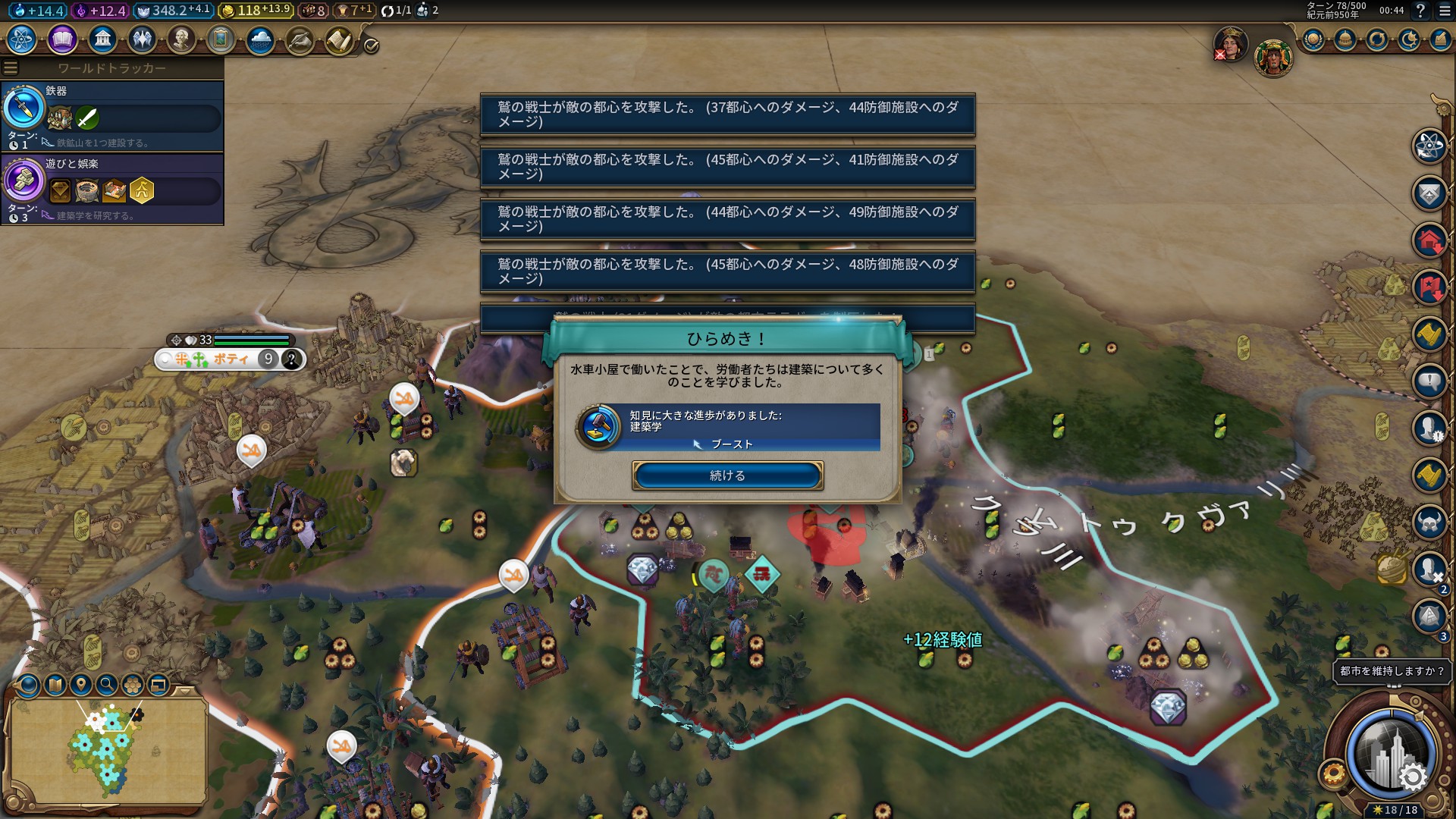This screenshot has width=1456, height=819.
Task: Open the climate rain cloud icon
Action: [260, 39]
